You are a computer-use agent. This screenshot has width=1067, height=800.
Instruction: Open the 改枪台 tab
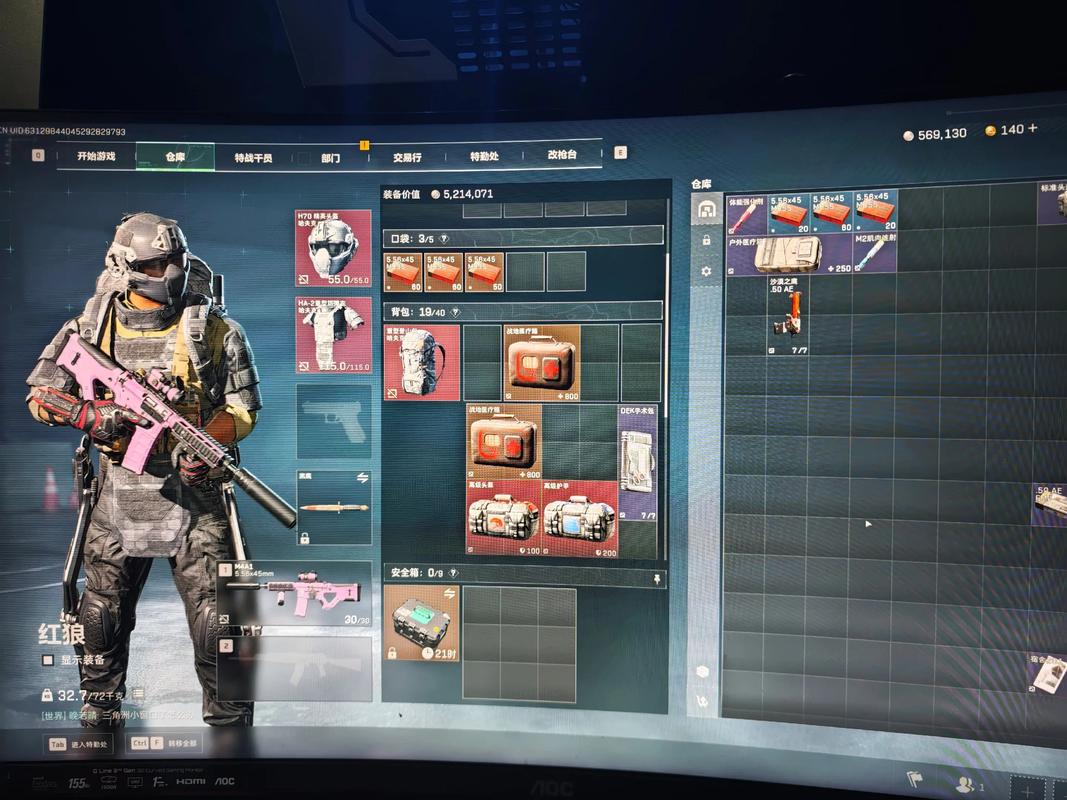[x=562, y=155]
